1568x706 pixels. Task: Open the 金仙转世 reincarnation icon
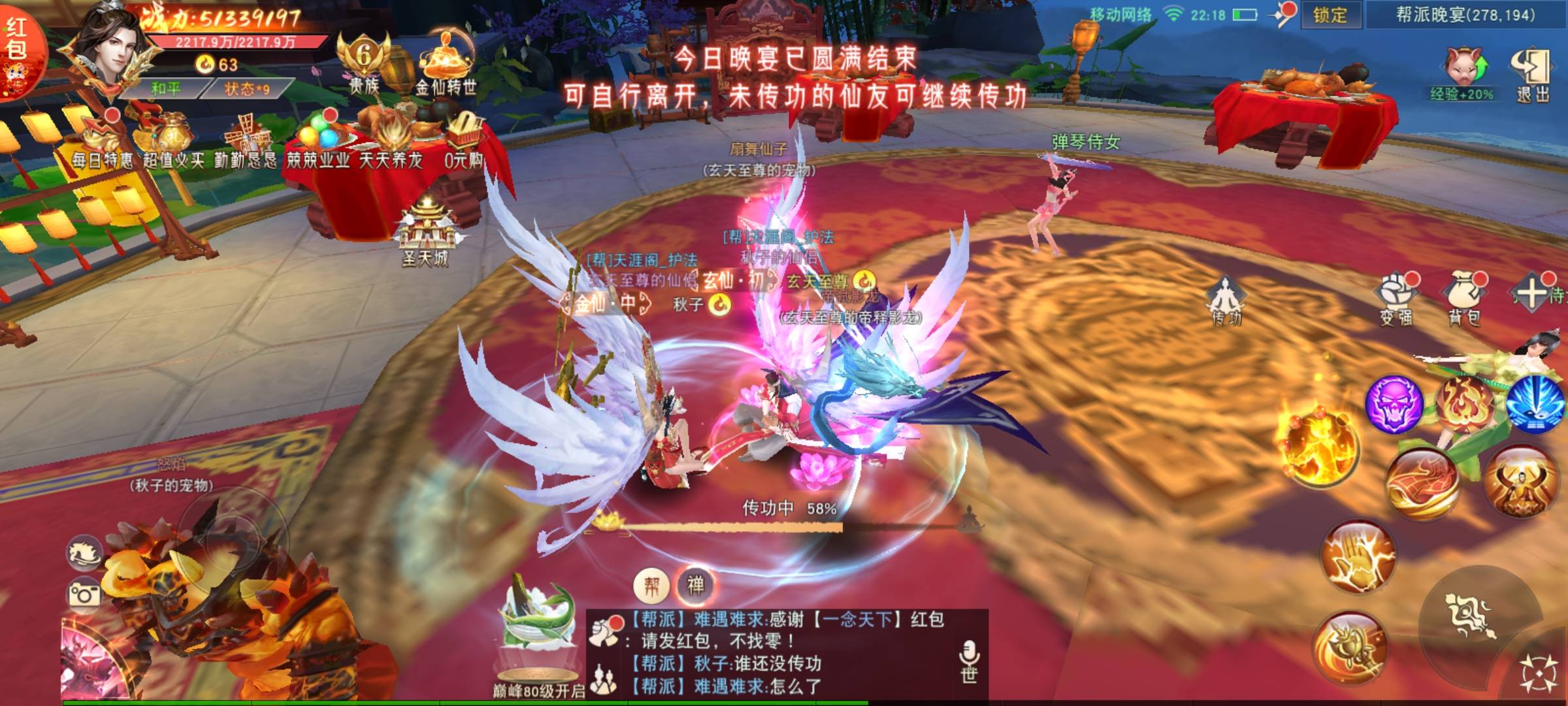(x=446, y=65)
